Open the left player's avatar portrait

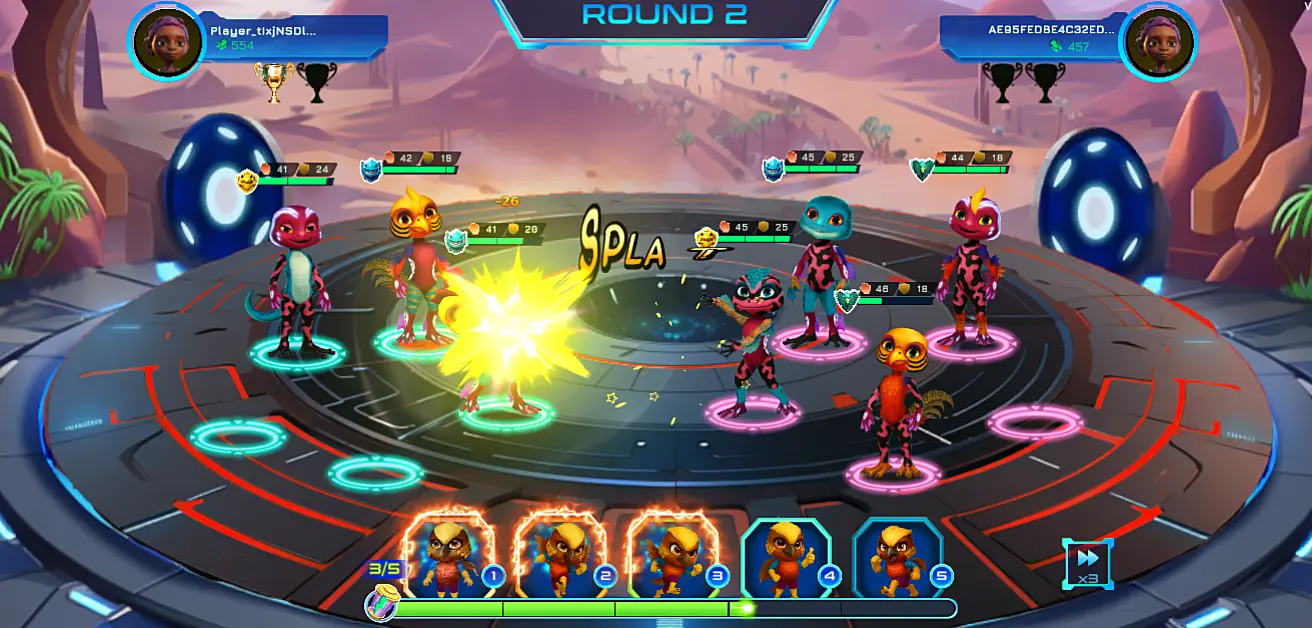click(166, 42)
